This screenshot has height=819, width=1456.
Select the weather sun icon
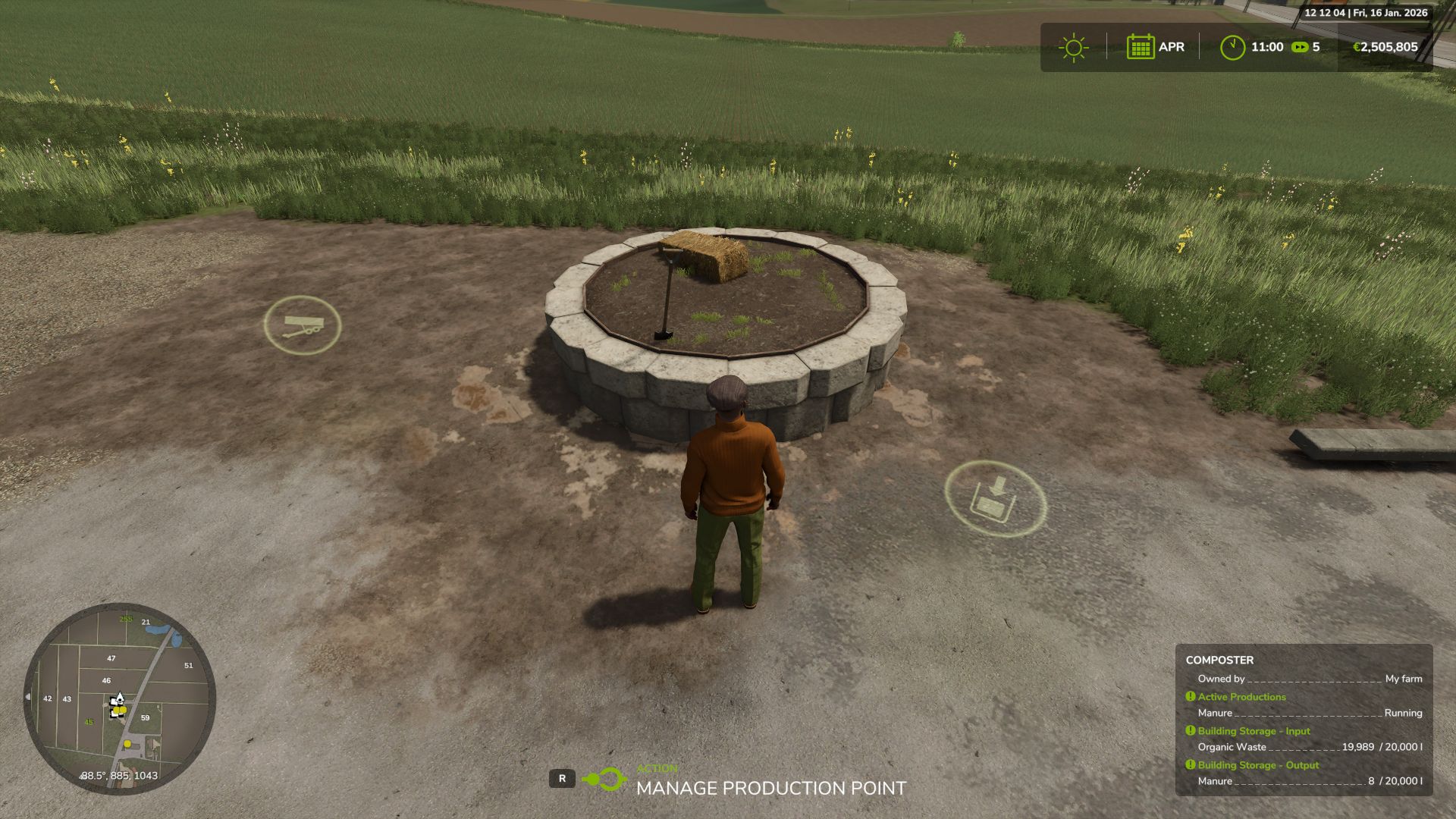click(x=1072, y=47)
